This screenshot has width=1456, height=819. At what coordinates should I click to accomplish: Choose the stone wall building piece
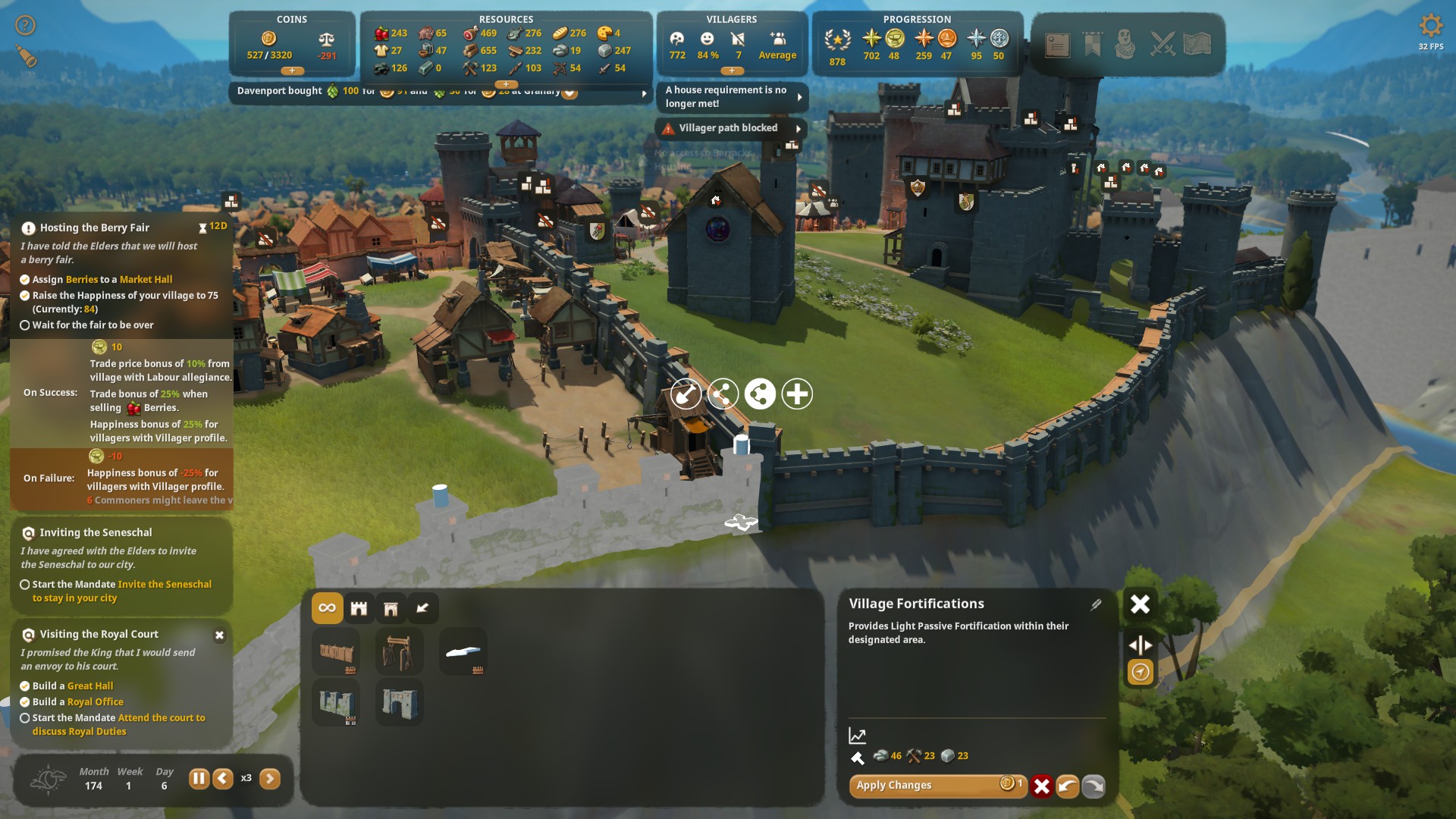coord(337,702)
